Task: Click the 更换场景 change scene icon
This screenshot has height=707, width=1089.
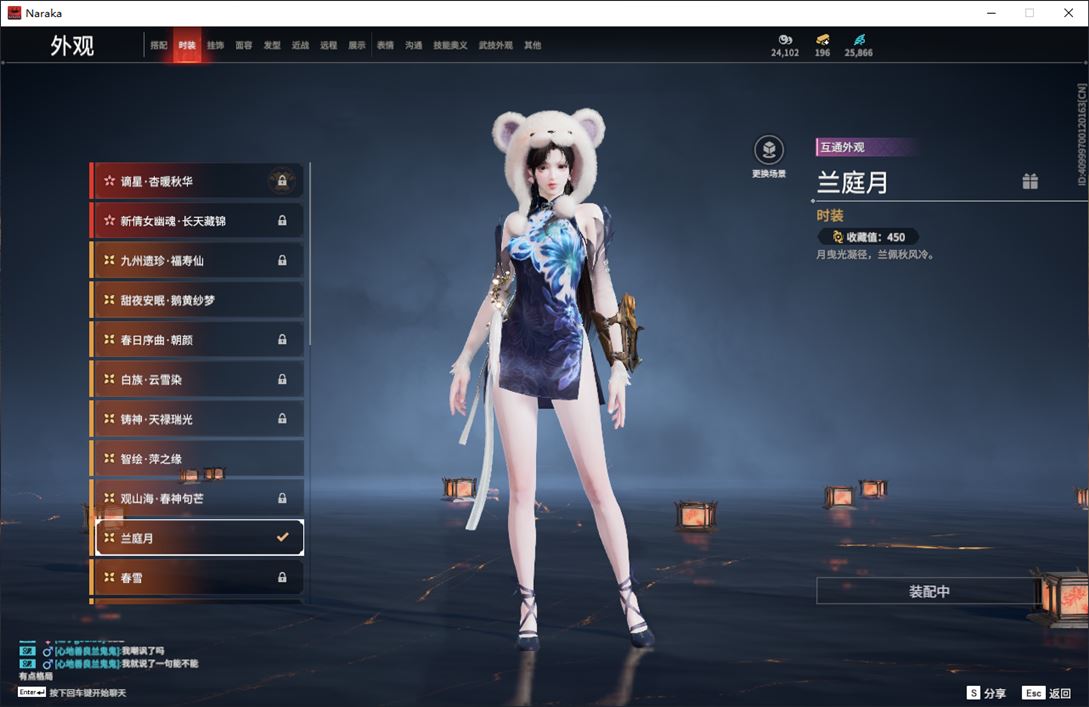Action: tap(769, 151)
